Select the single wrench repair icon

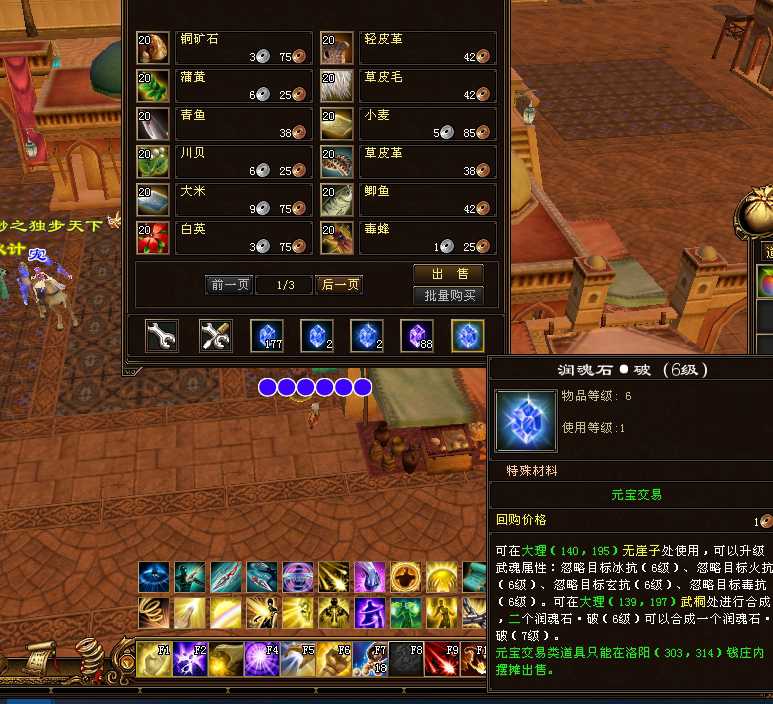point(162,336)
